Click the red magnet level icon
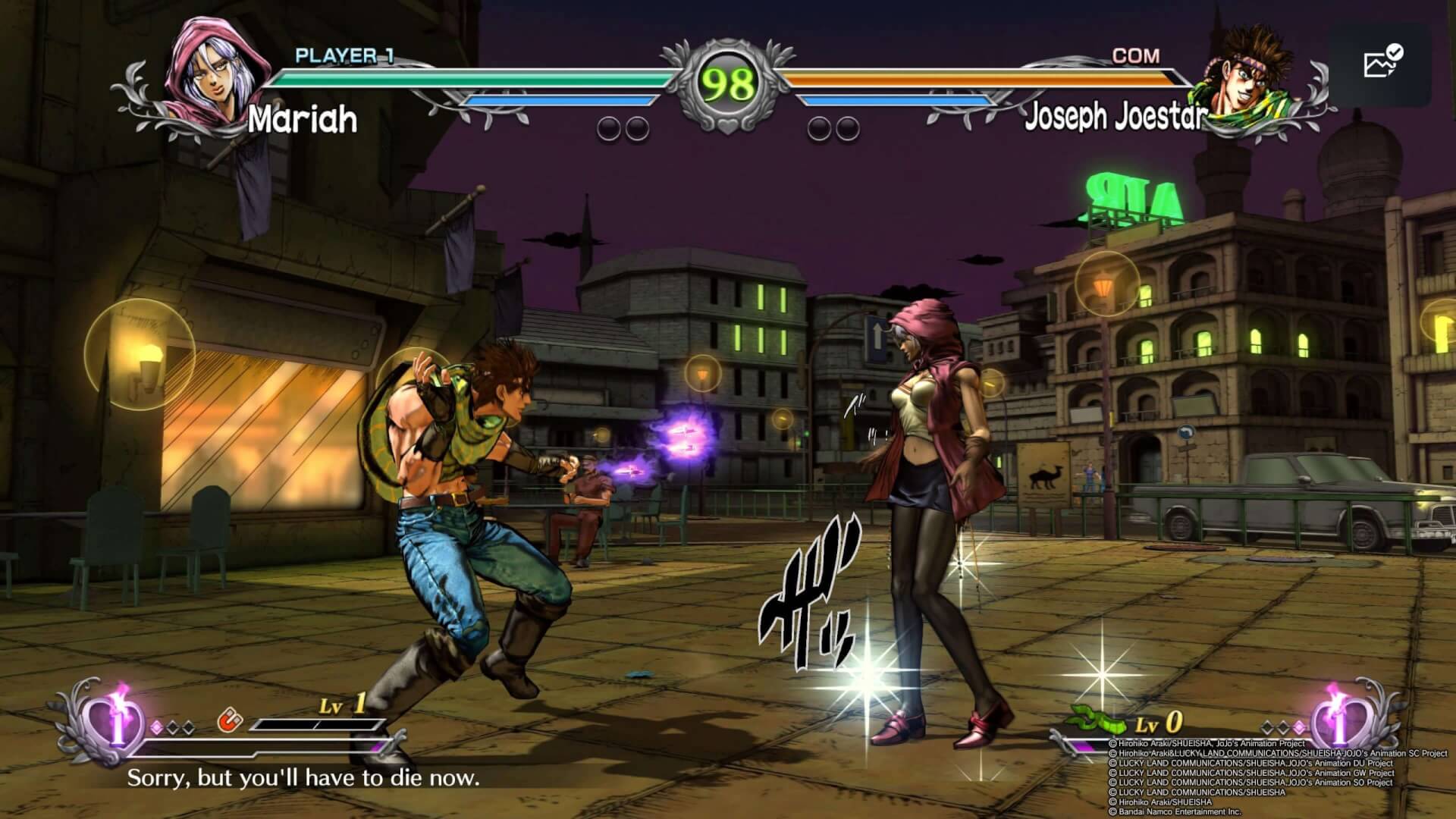The width and height of the screenshot is (1456, 819). click(x=227, y=720)
